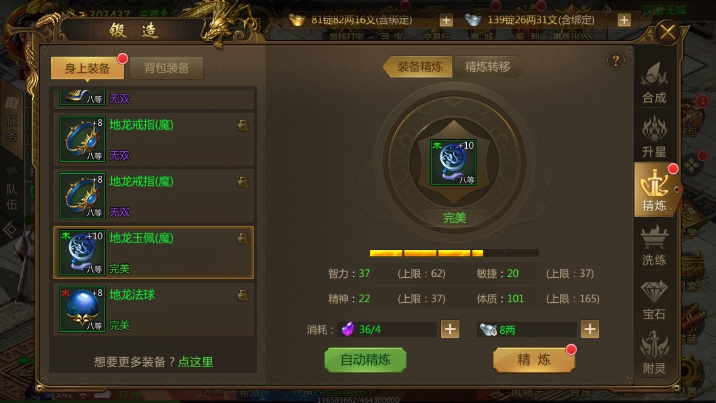Viewport: 716px width, 403px height.
Task: Close the forging window
Action: click(668, 32)
